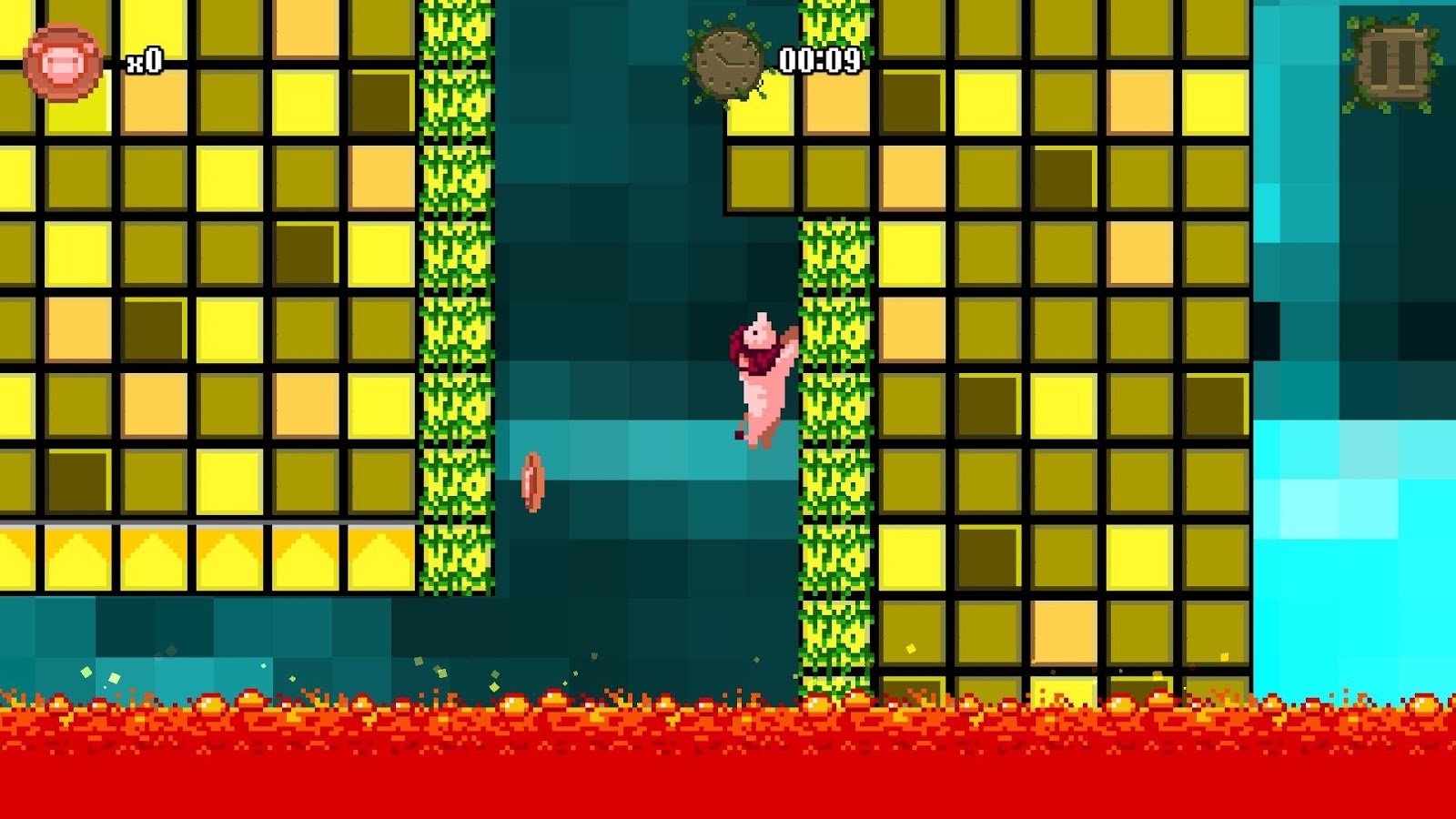The height and width of the screenshot is (819, 1456).
Task: Click the pink donut counter icon
Action: pyautogui.click(x=60, y=60)
